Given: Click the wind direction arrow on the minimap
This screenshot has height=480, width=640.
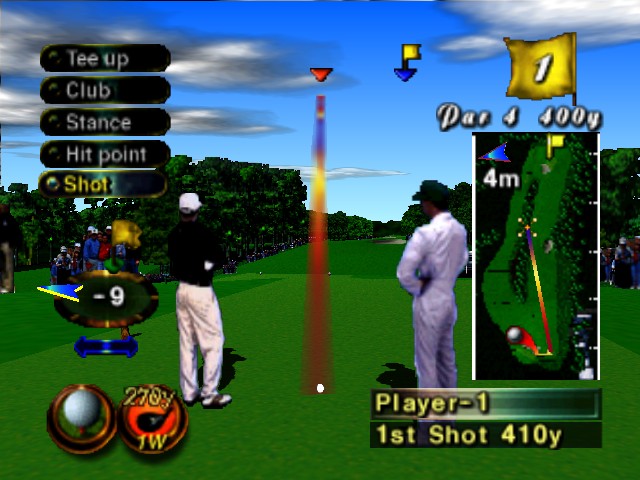Looking at the screenshot, I should [493, 152].
